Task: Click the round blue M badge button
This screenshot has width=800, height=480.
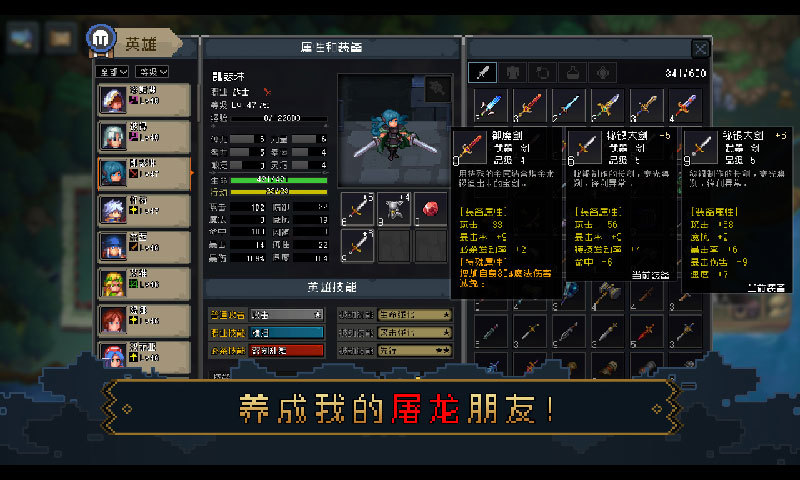Action: pyautogui.click(x=100, y=38)
